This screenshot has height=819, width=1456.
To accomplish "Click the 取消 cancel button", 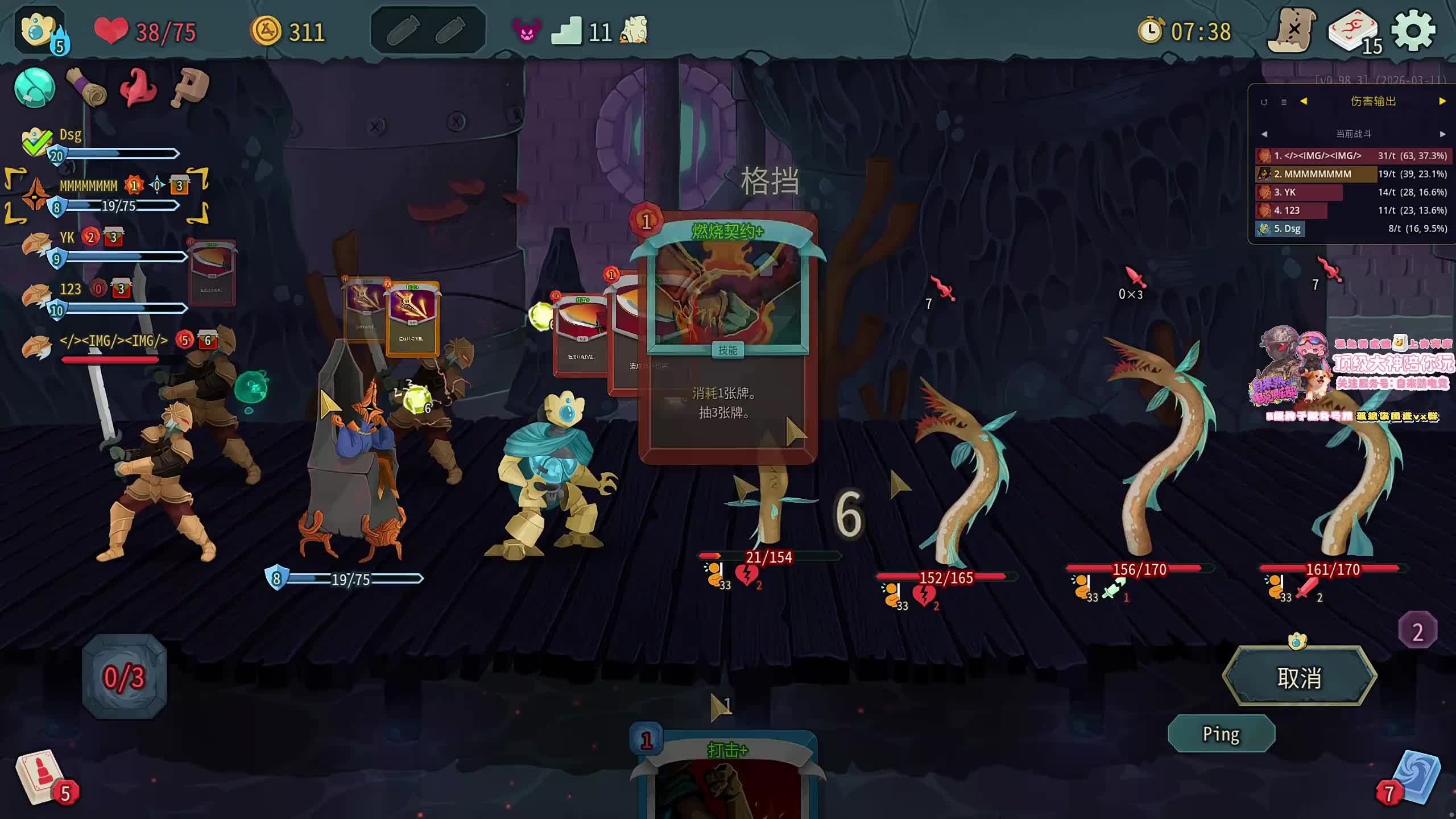I will point(1299,677).
